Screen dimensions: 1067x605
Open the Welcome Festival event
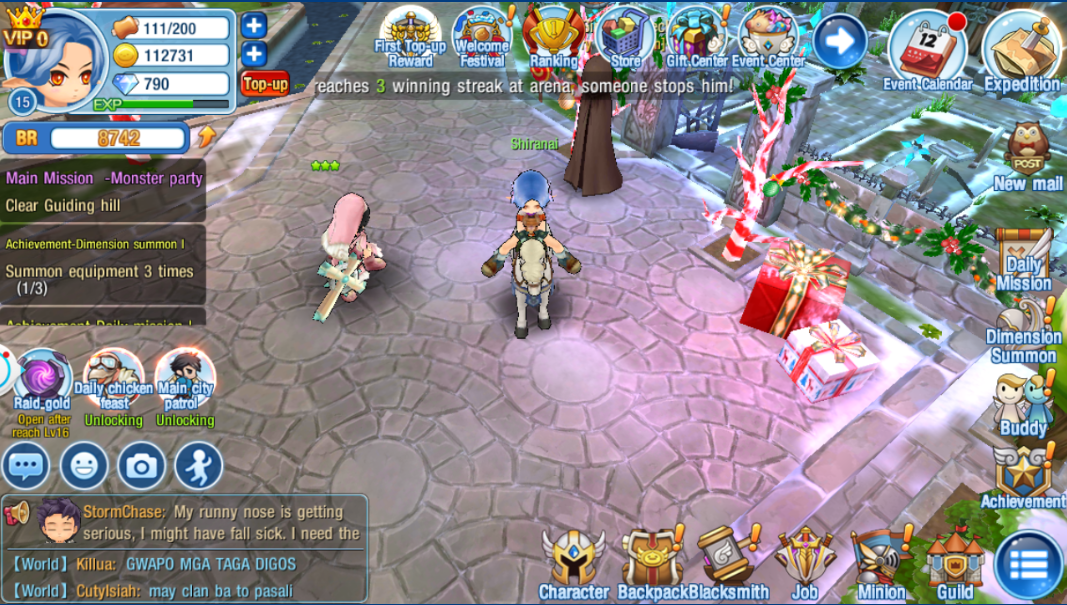[x=483, y=37]
